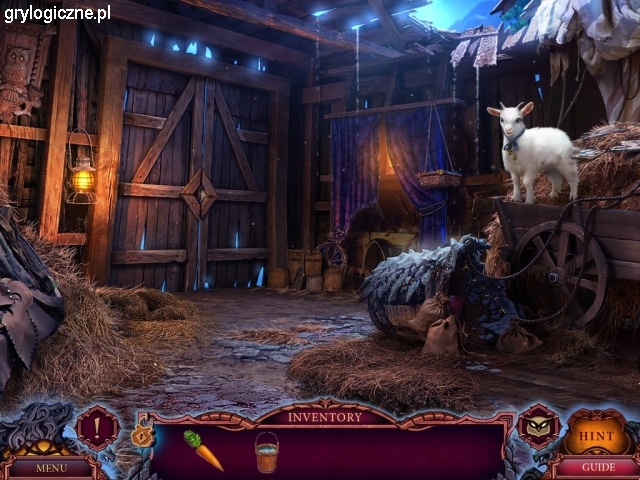
Task: Pick the wooden bucket from the inventory
Action: coord(266,451)
